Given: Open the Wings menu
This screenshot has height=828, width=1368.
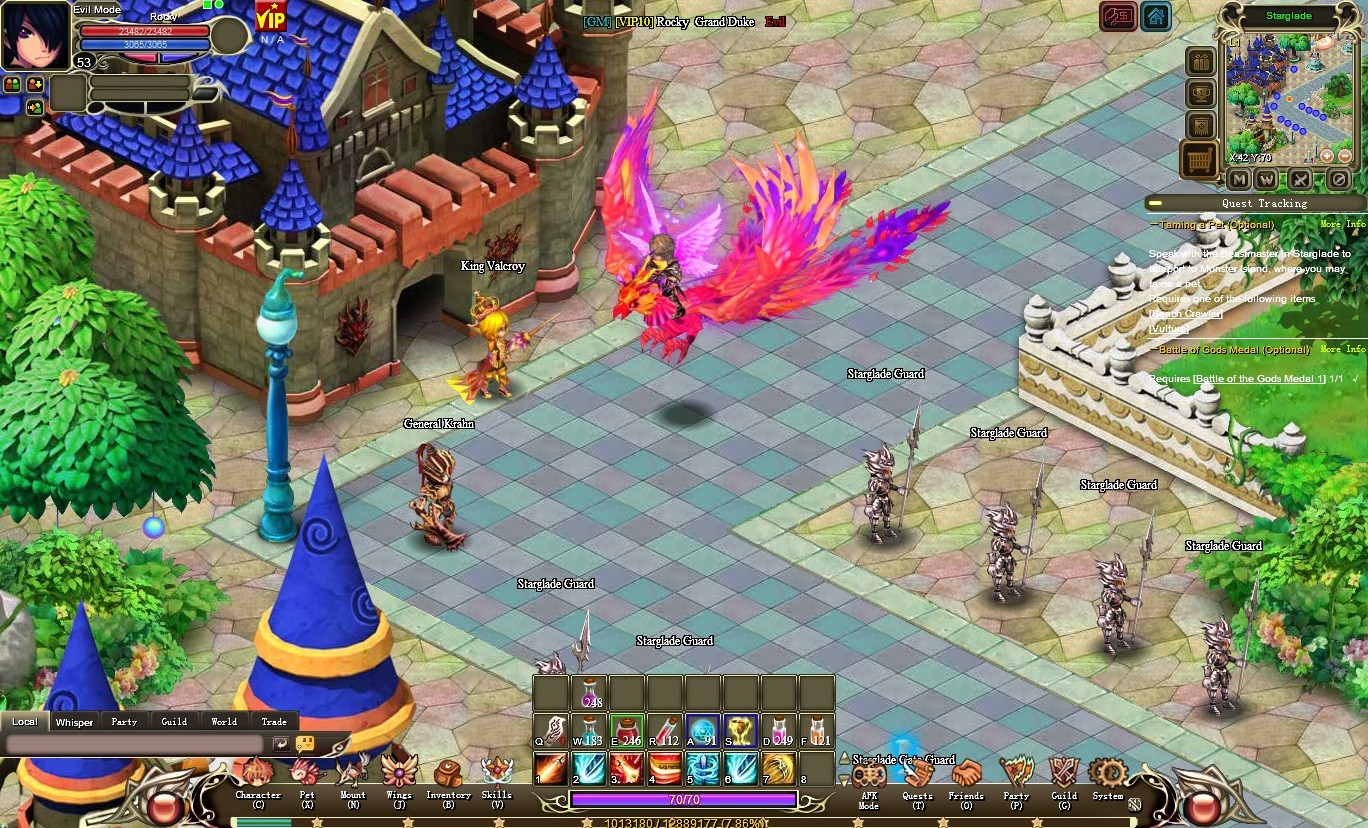Looking at the screenshot, I should coord(399,773).
